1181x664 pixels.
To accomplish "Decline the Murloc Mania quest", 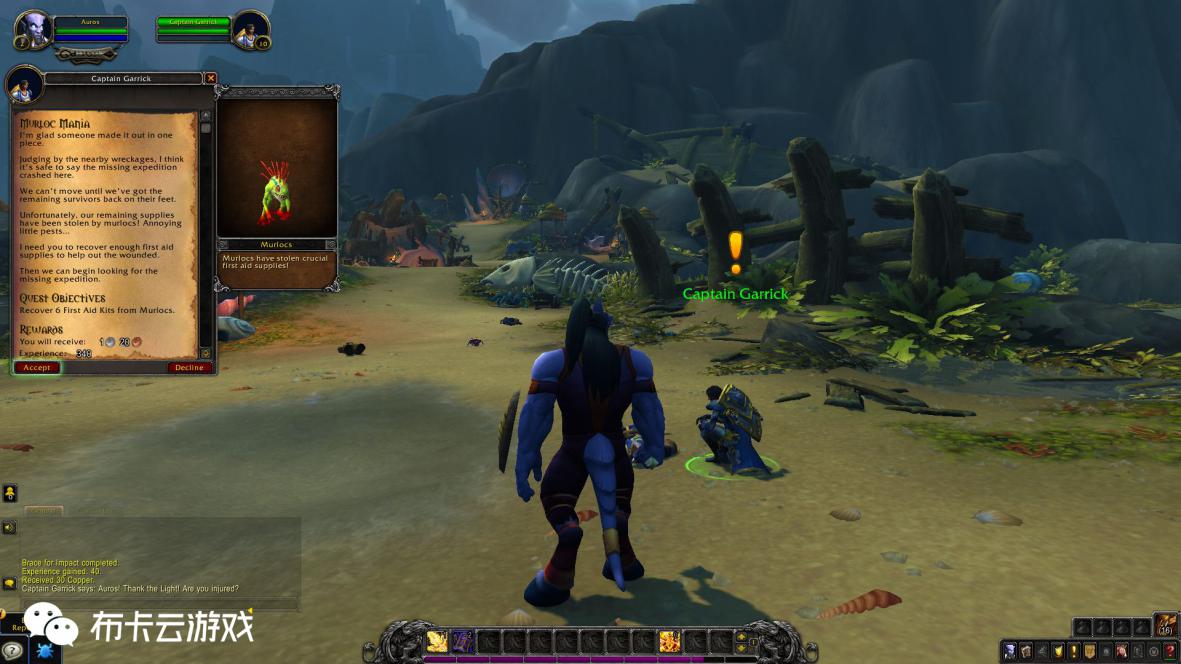I will coord(189,368).
